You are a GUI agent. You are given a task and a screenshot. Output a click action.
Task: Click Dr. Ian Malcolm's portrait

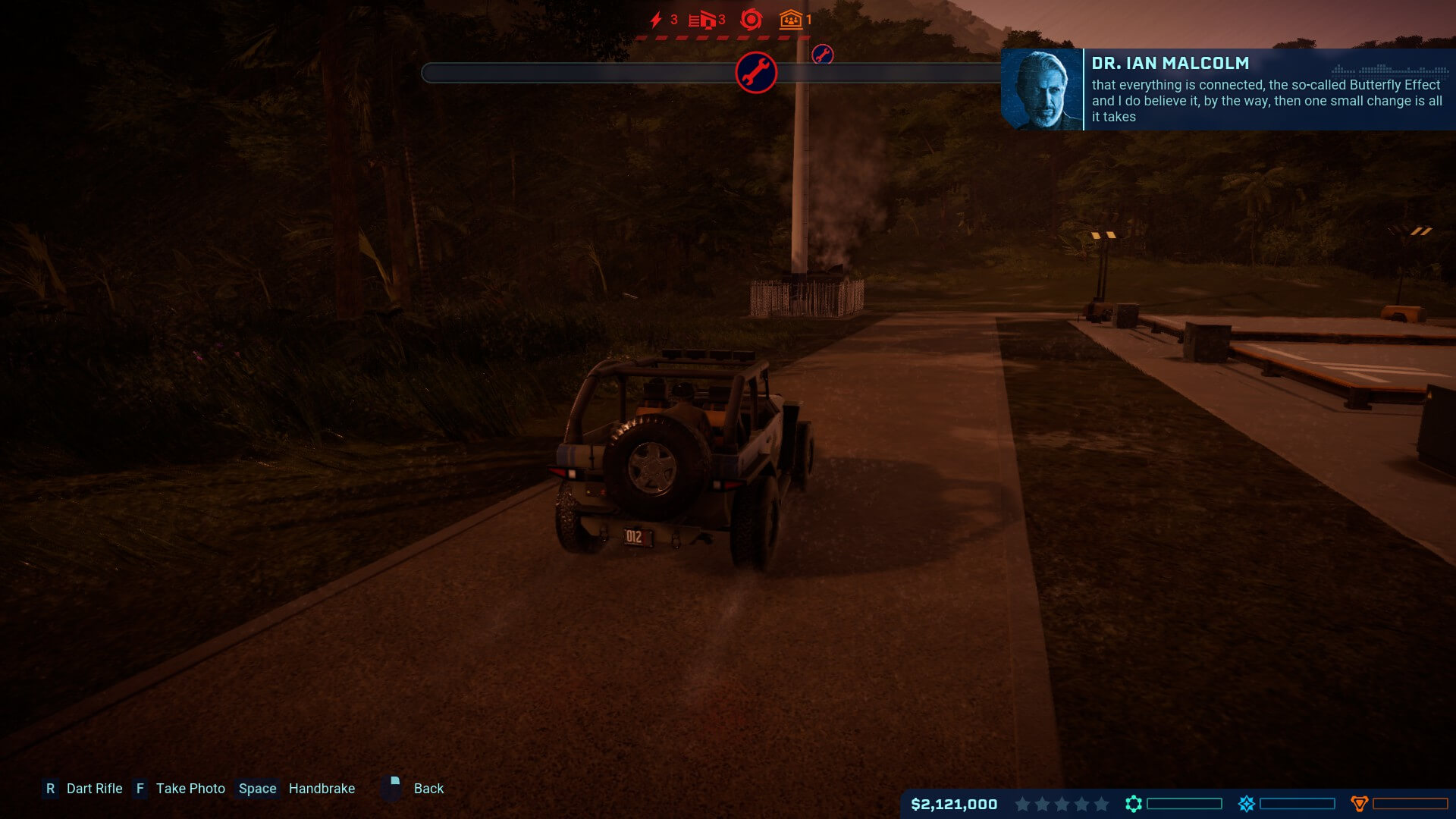tap(1042, 89)
